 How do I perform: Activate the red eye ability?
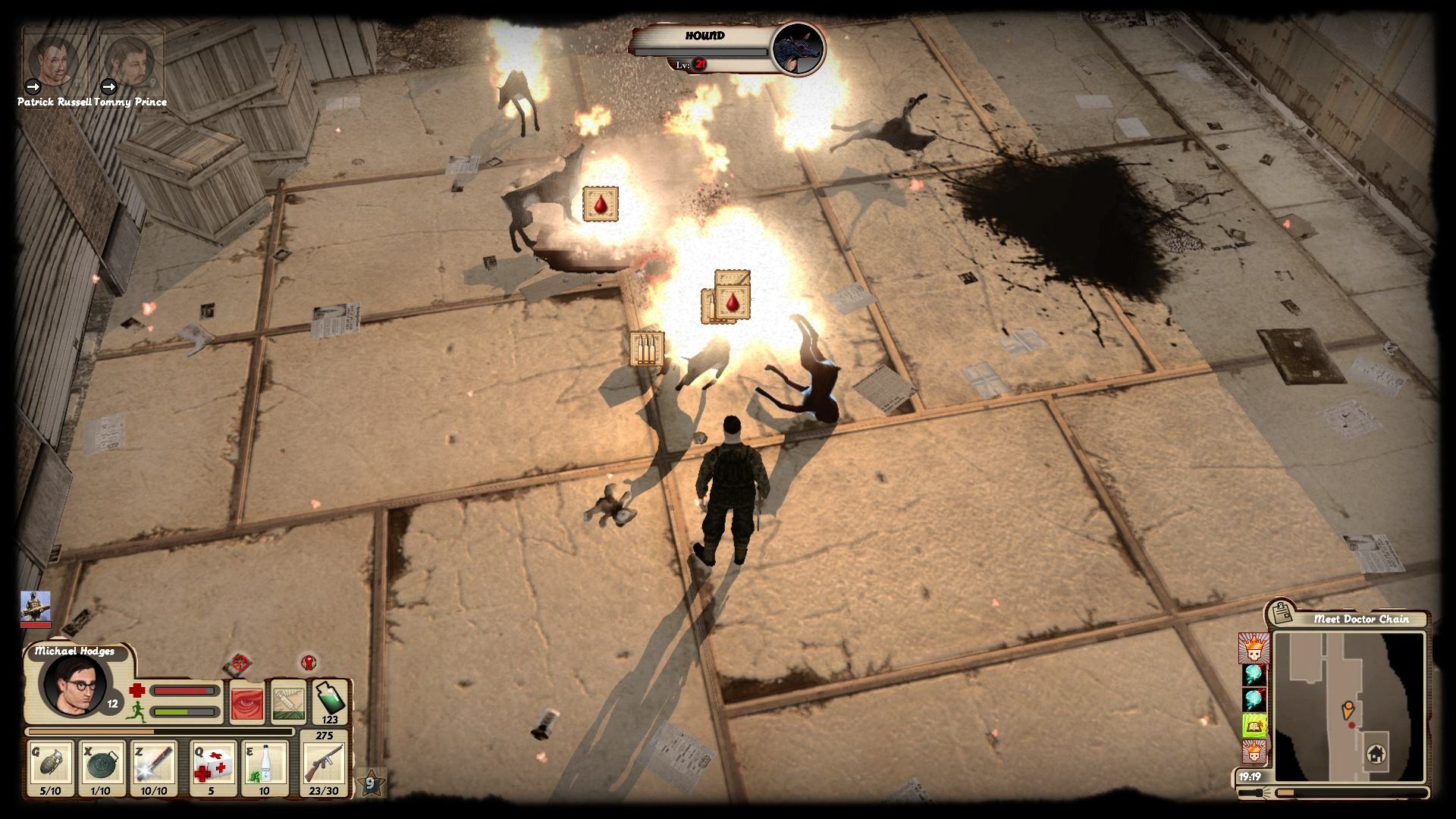point(246,701)
